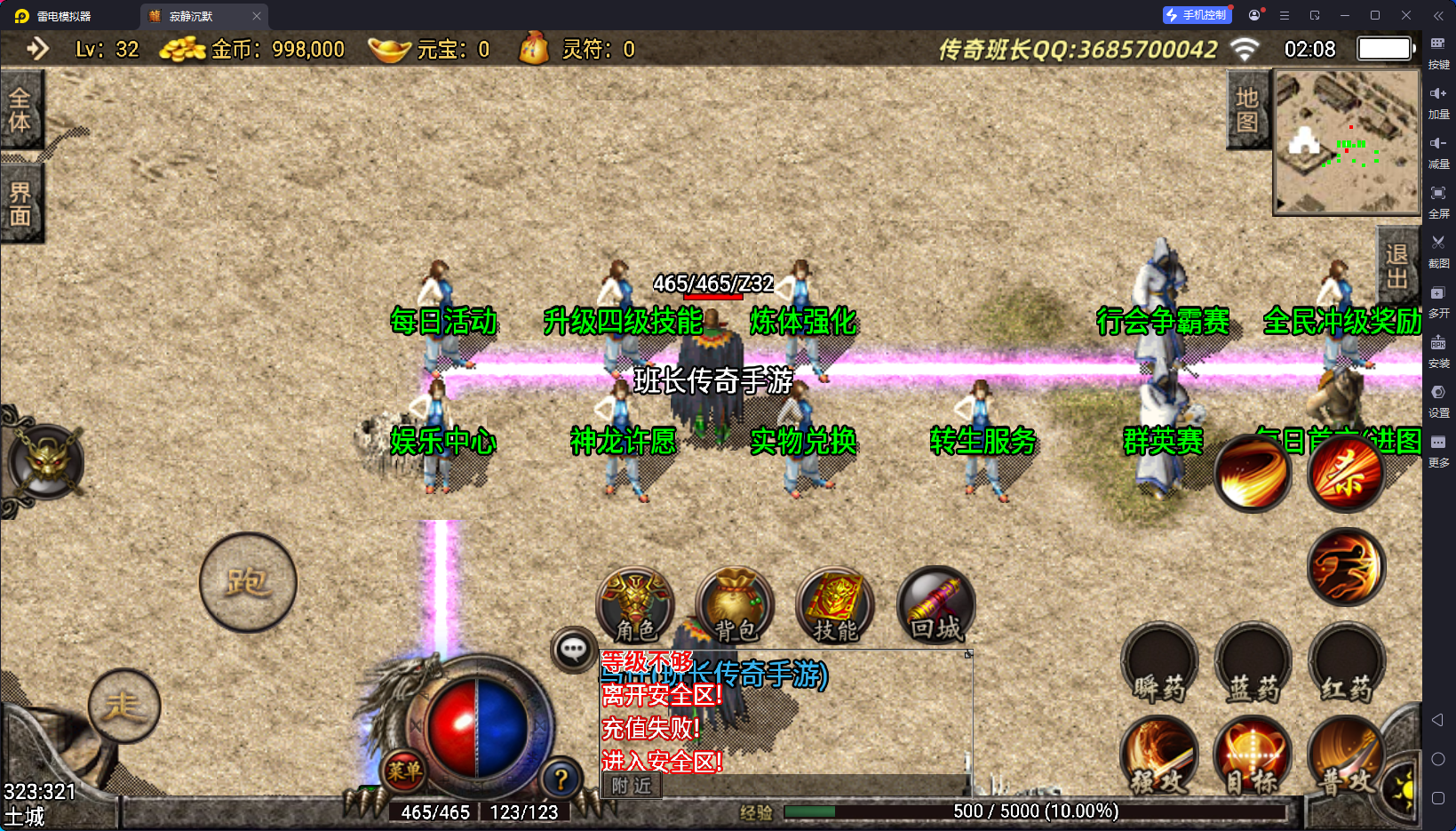
Task: Open the 背包 backpack inventory
Action: point(735,606)
